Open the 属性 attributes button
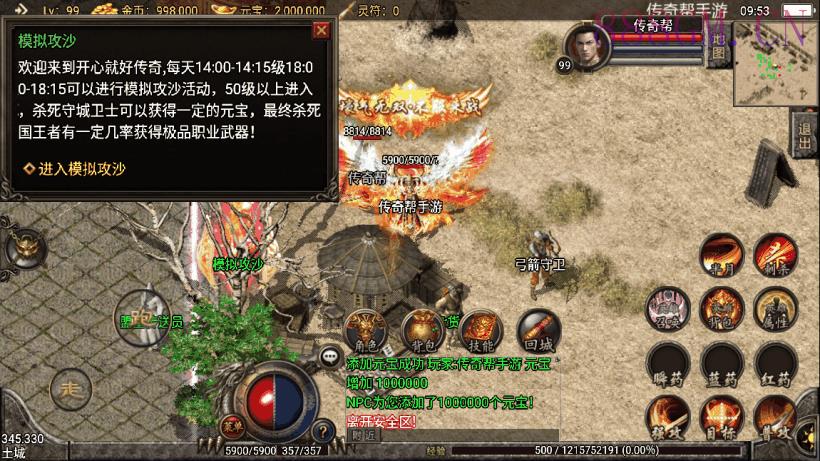The height and width of the screenshot is (461, 820). 774,308
